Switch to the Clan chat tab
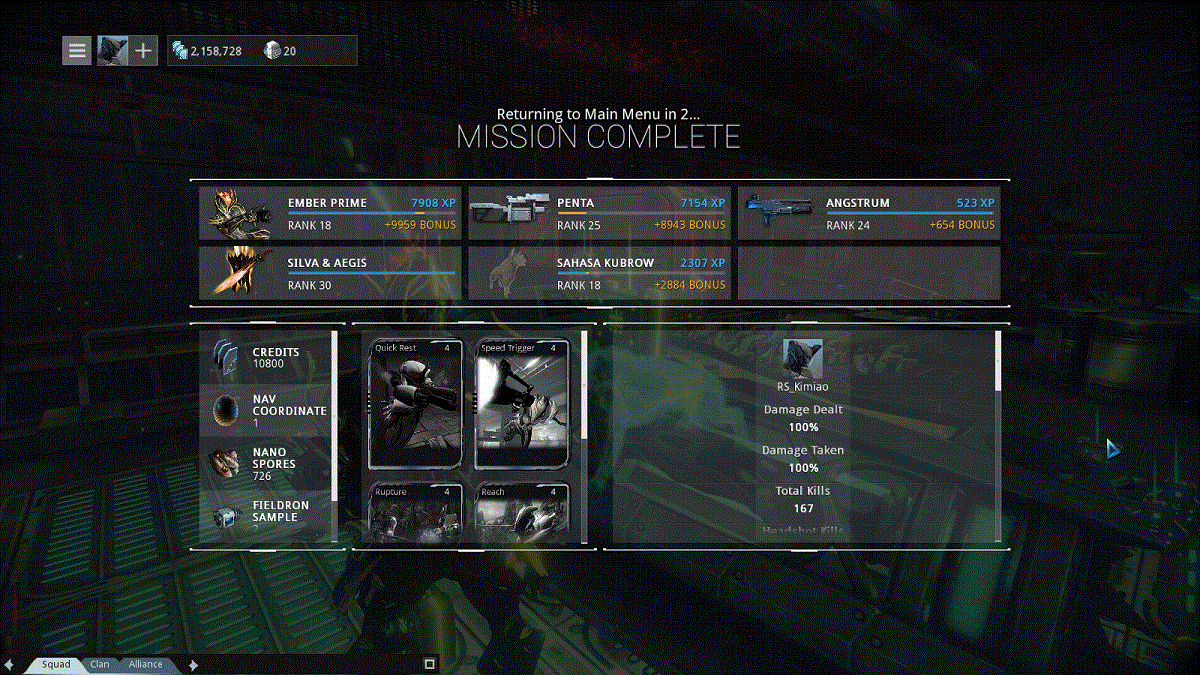This screenshot has height=675, width=1200. pyautogui.click(x=100, y=664)
